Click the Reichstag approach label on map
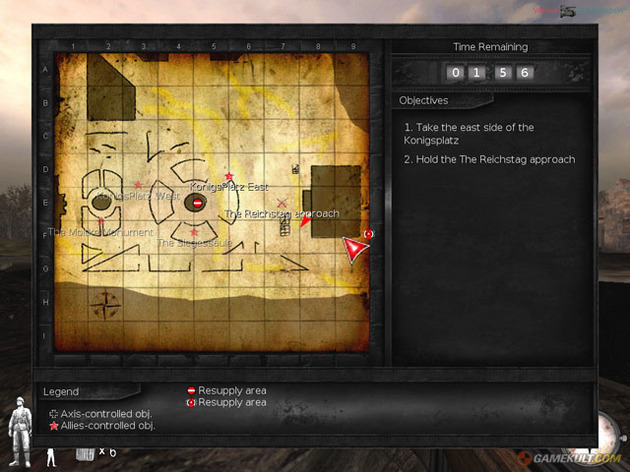This screenshot has height=472, width=630. [x=282, y=213]
